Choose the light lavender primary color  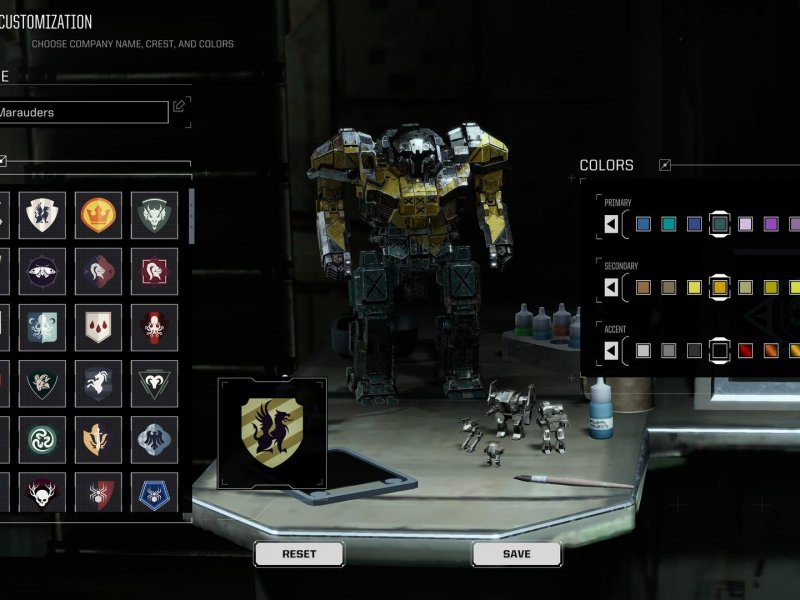tap(745, 224)
